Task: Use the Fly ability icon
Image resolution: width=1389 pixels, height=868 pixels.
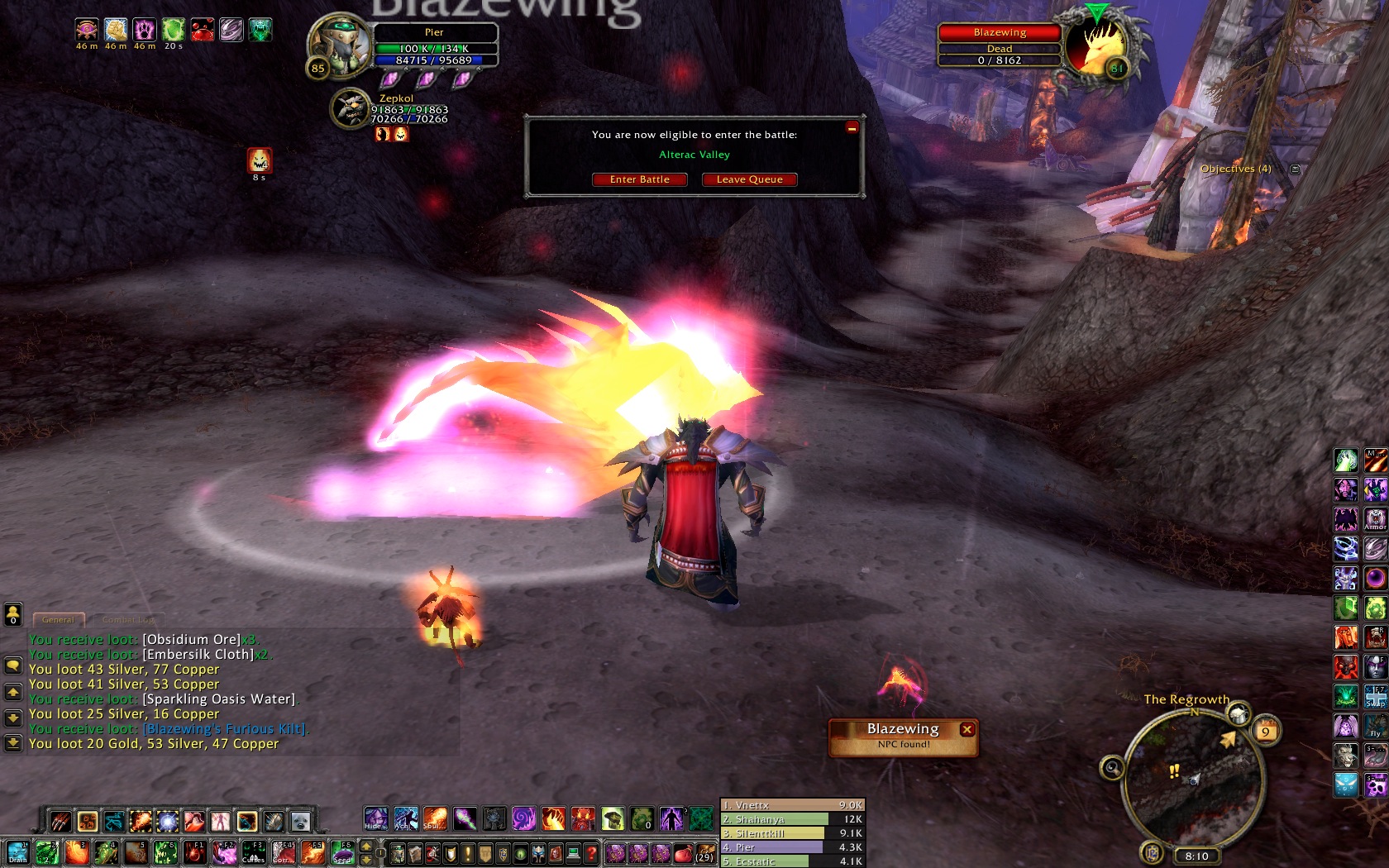Action: (x=1375, y=727)
